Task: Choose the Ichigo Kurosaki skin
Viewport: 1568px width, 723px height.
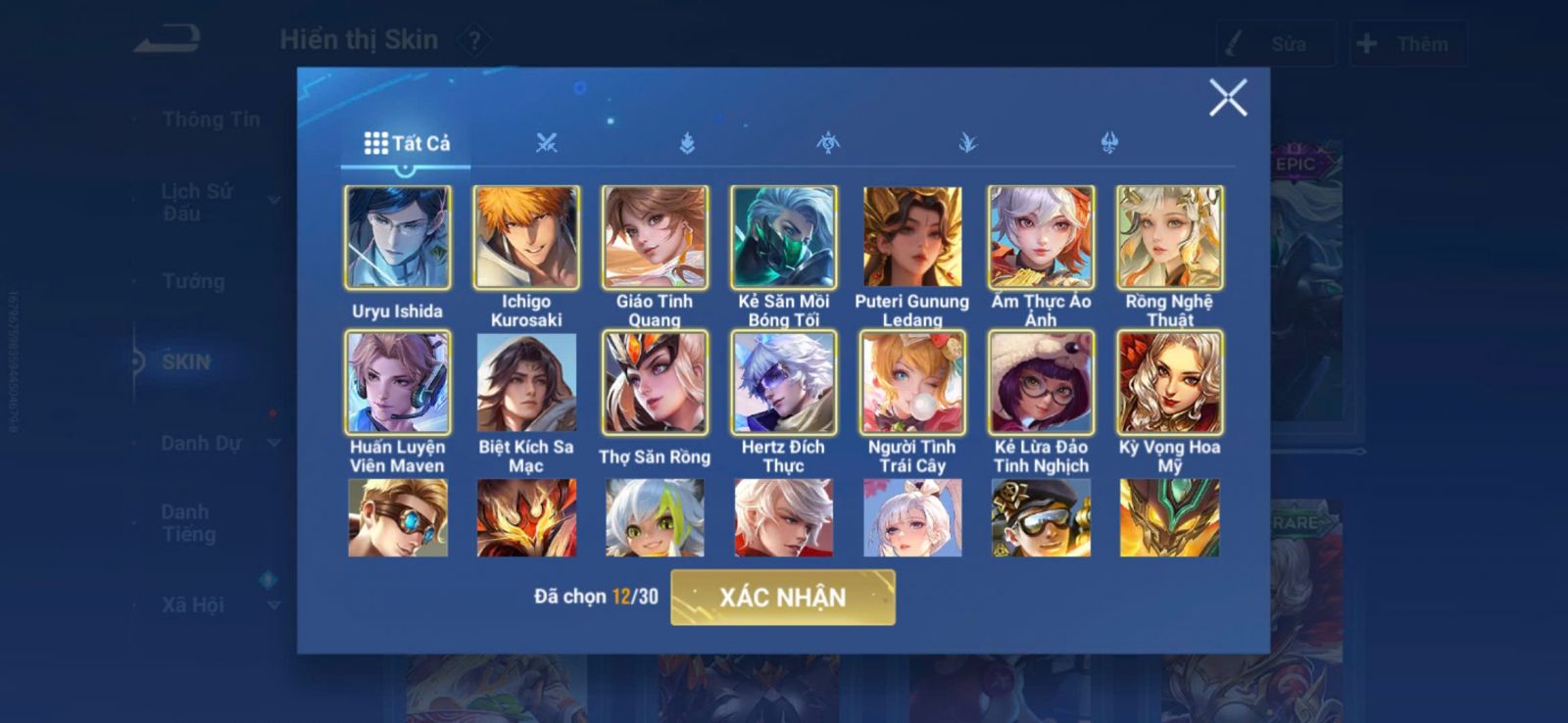Action: 526,238
